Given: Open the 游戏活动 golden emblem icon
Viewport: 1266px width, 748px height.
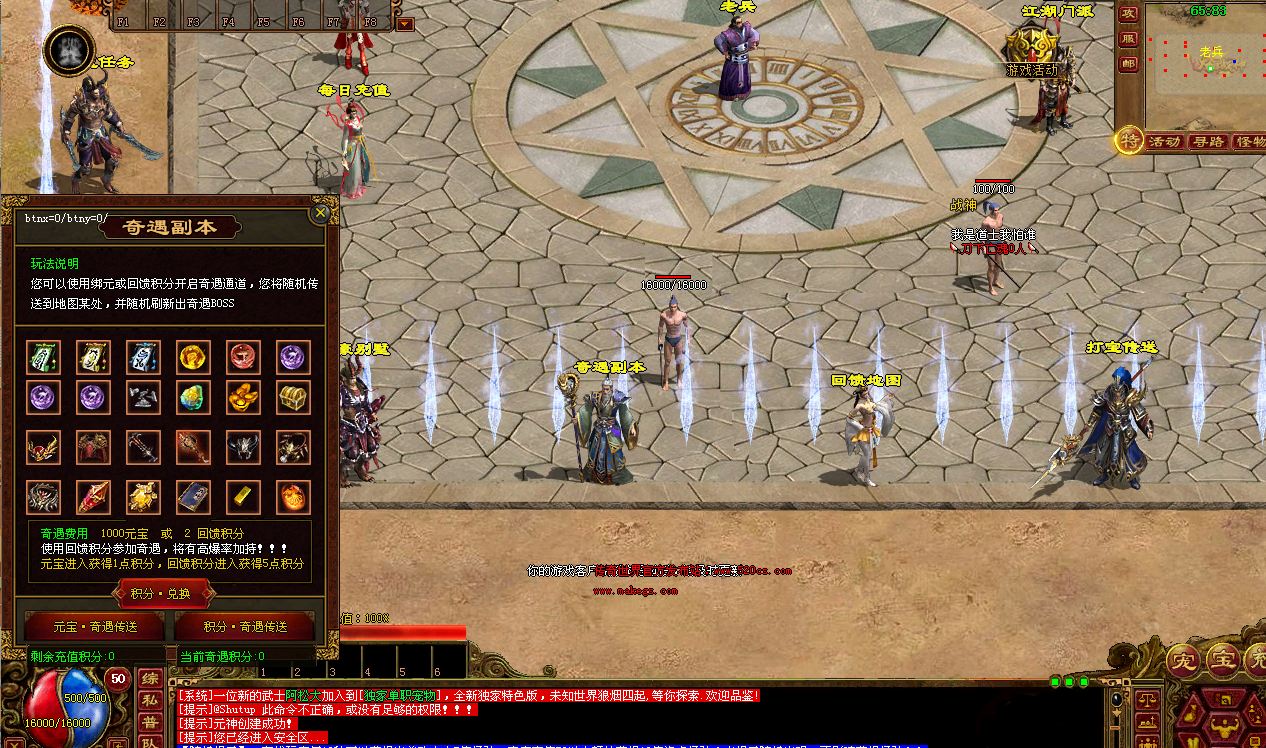Looking at the screenshot, I should point(1031,46).
